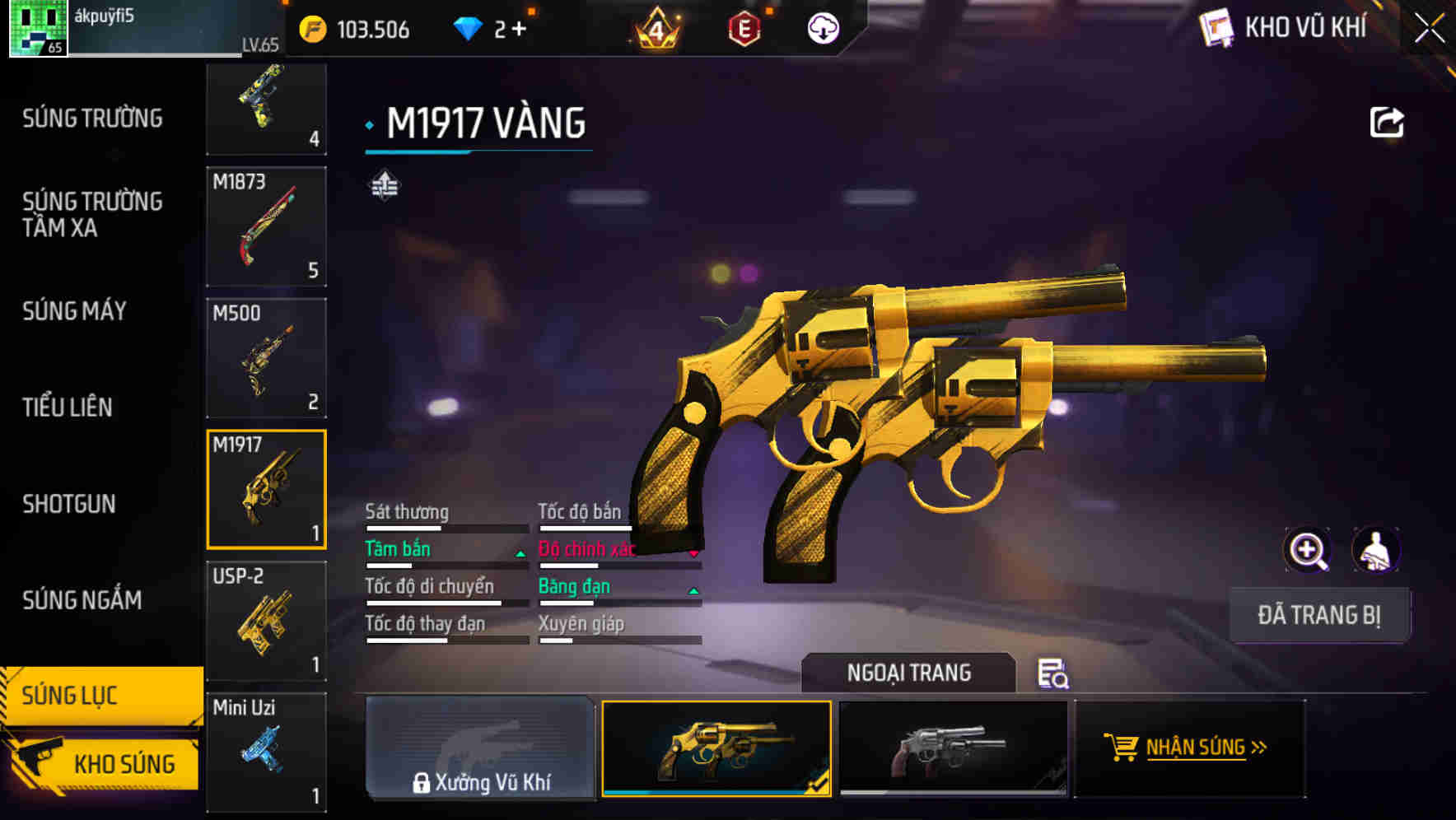Screen dimensions: 1456x820
Task: Open the attachment icon below weapon name
Action: (383, 184)
